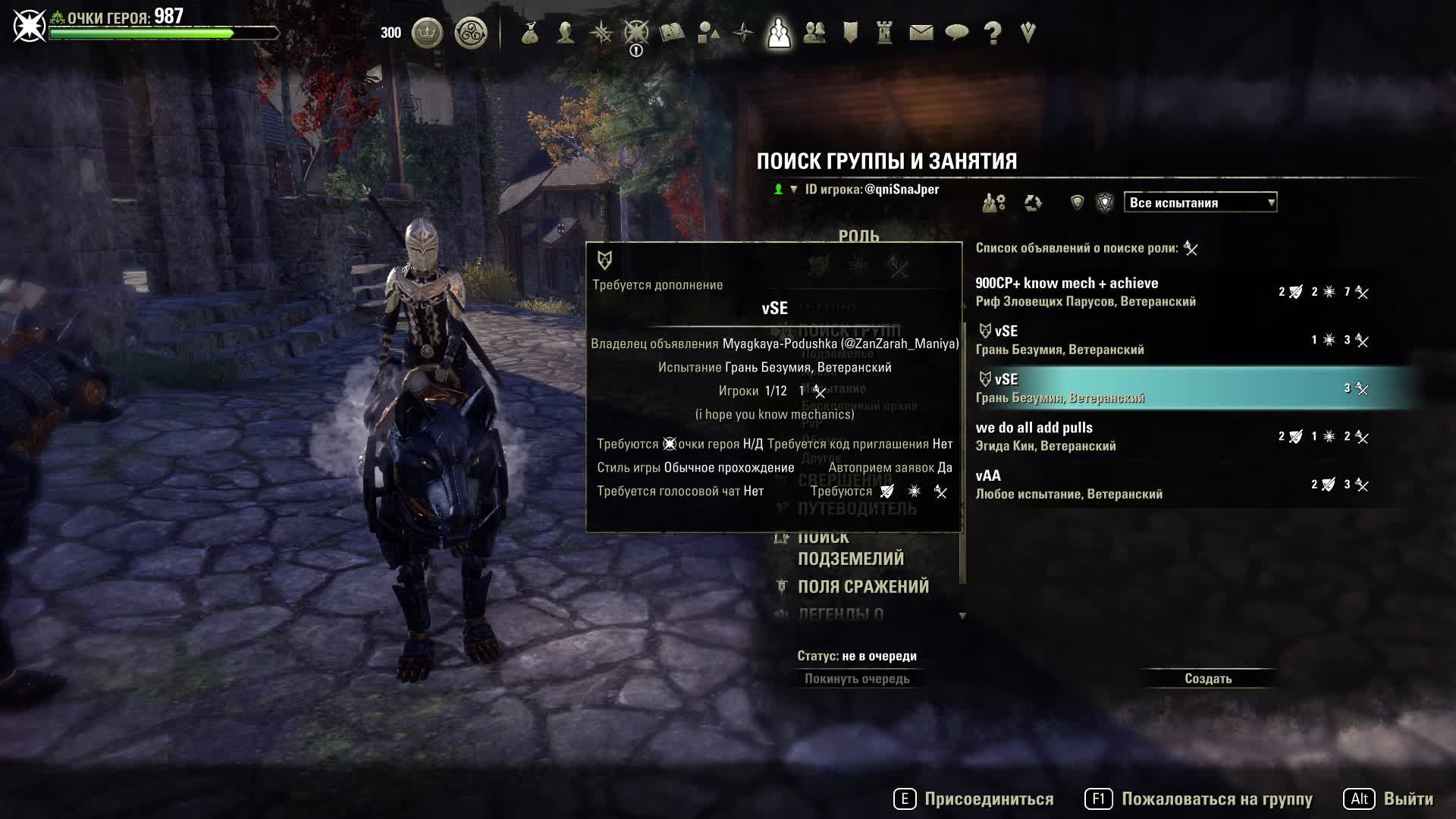
Task: Expand the player ID dropdown arrow
Action: [x=792, y=189]
